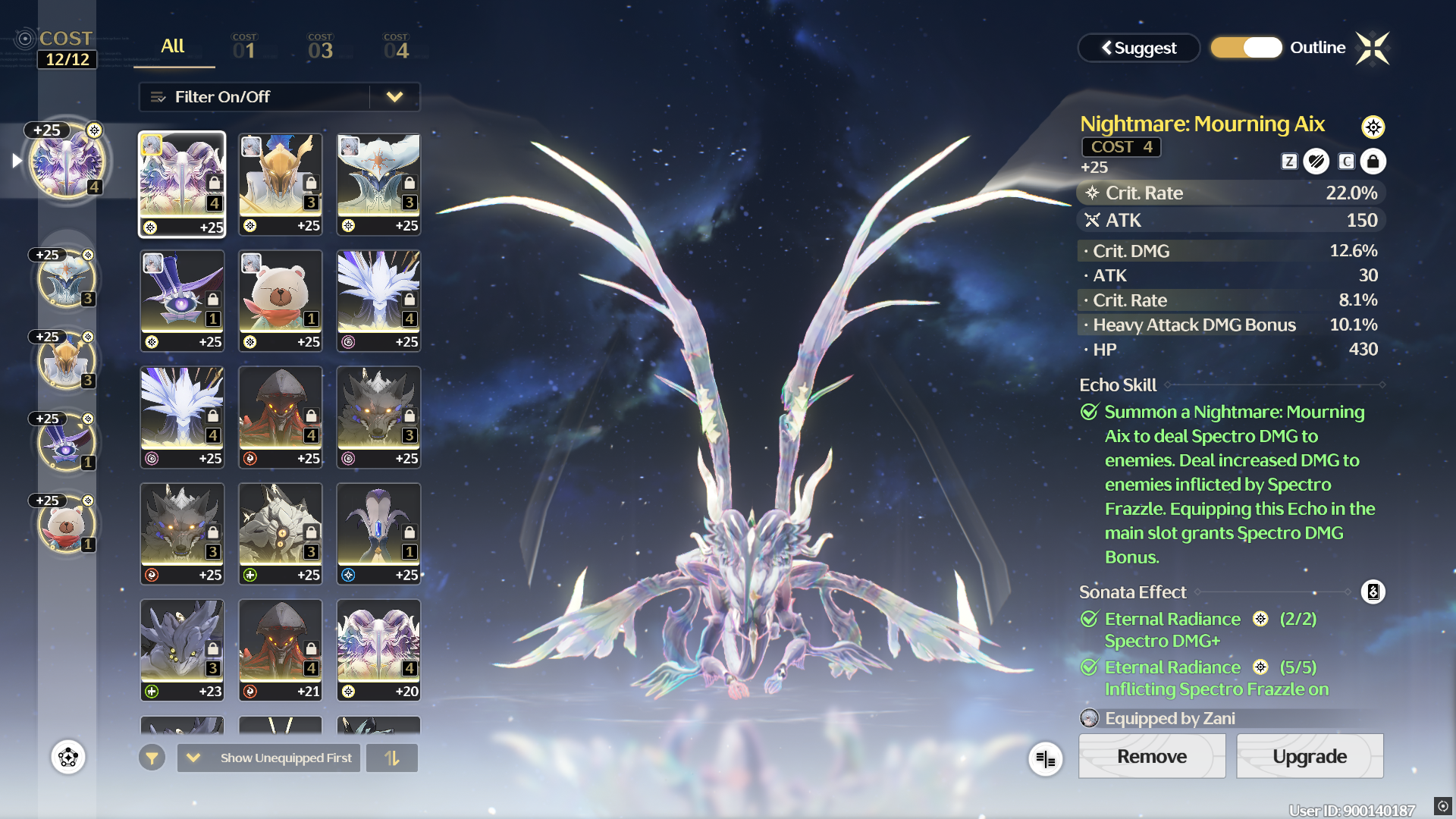
Task: Close the echo screen with the X
Action: click(1373, 49)
